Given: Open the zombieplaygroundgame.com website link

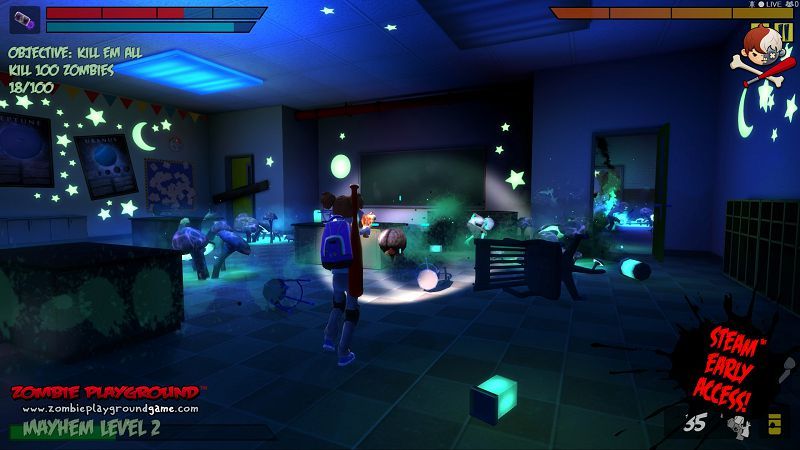Looking at the screenshot, I should (110, 409).
